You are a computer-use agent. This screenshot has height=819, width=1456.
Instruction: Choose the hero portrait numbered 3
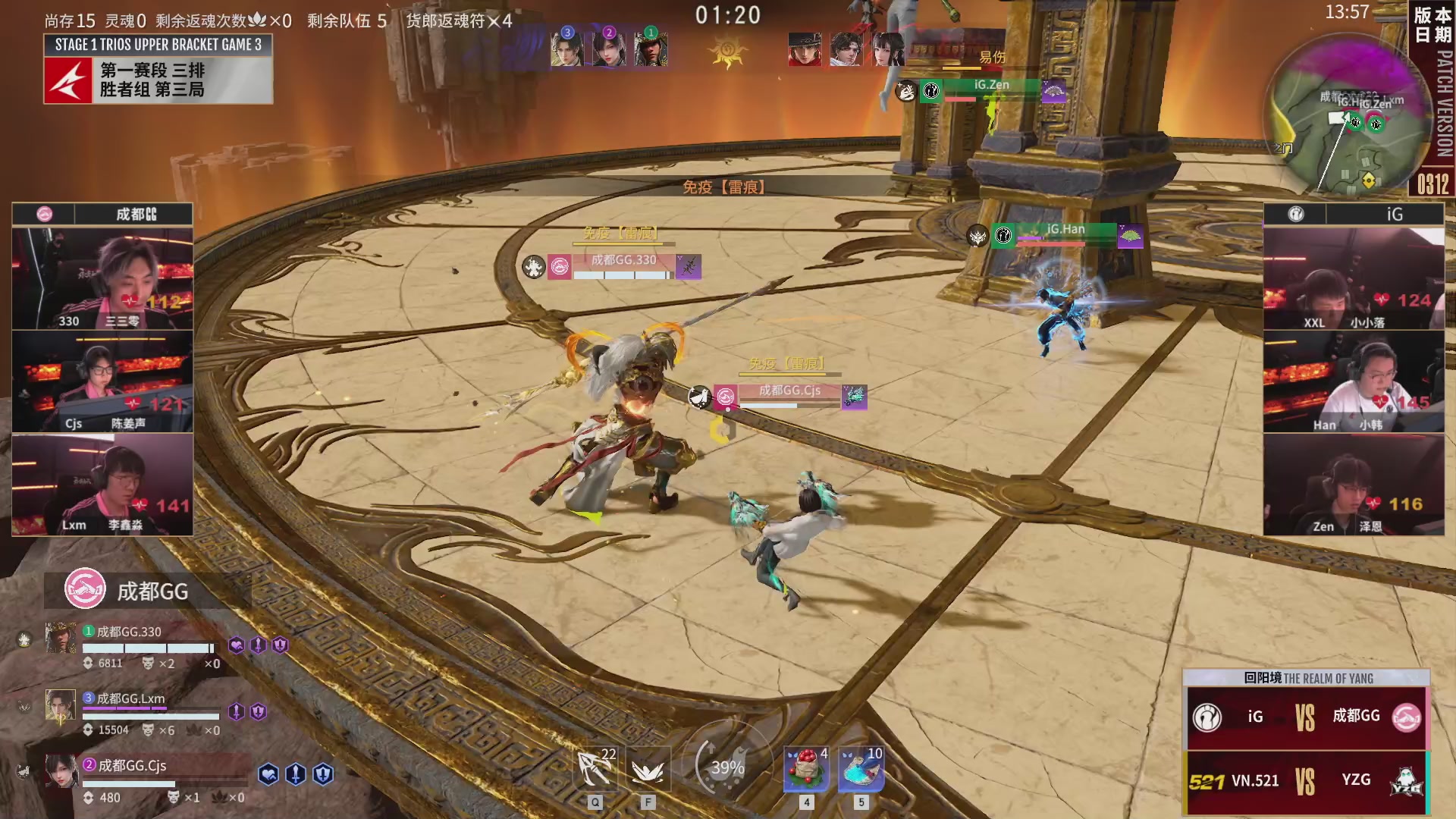click(566, 49)
